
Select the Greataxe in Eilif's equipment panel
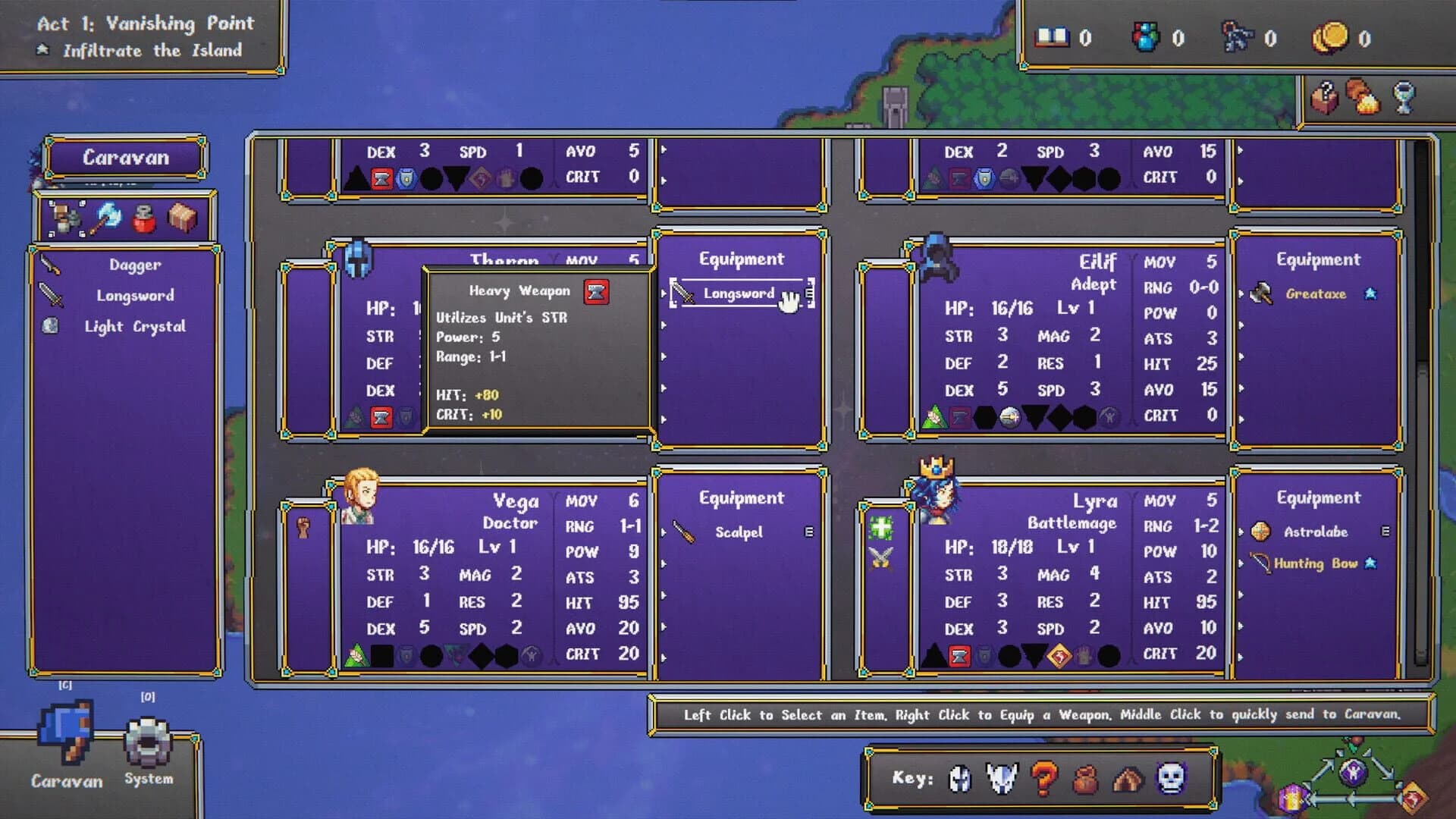point(1316,293)
